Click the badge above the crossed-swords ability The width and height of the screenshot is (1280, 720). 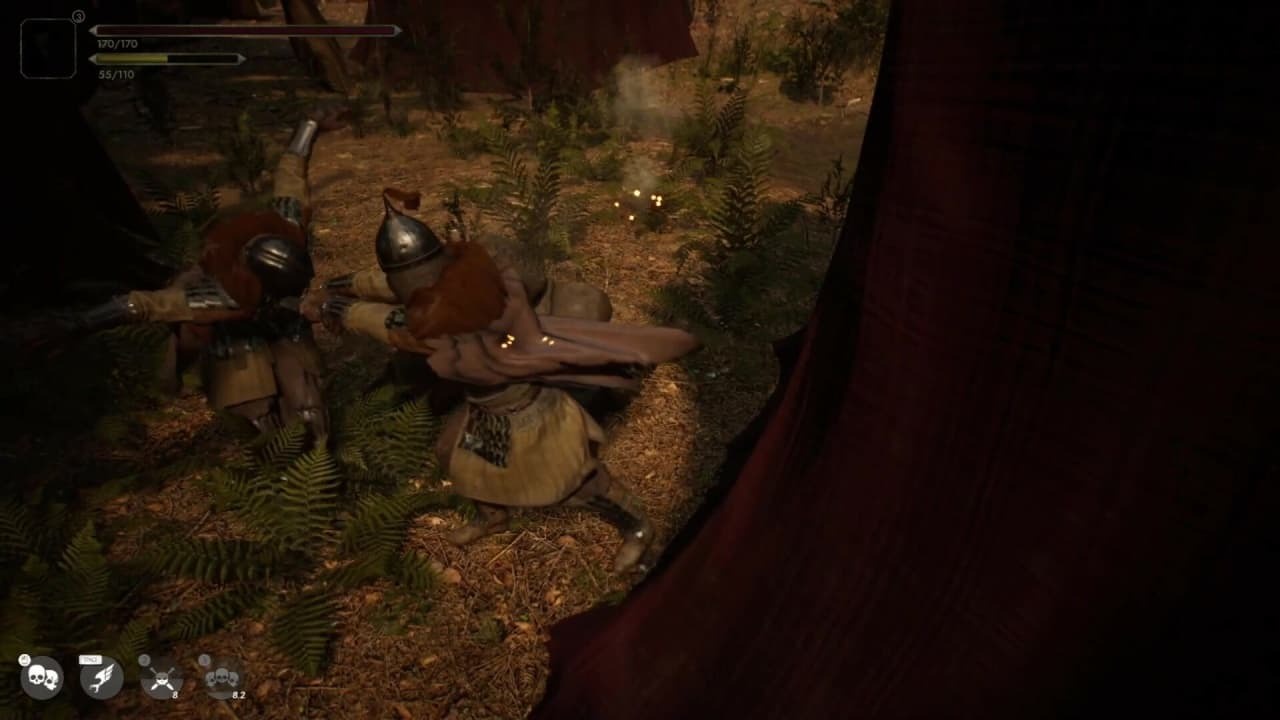point(144,659)
